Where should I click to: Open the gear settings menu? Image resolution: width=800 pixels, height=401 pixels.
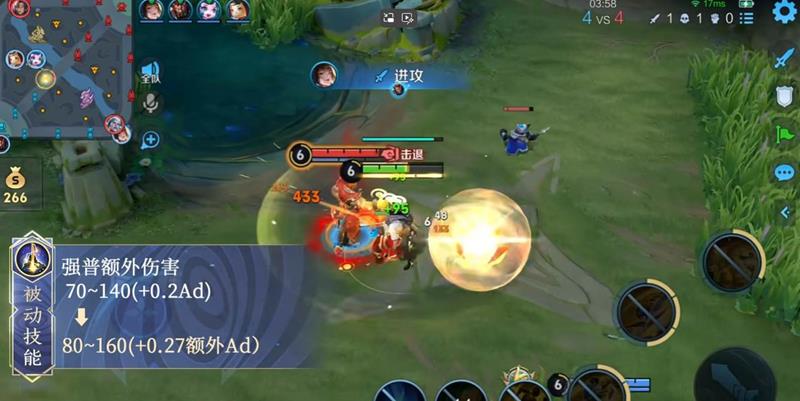point(783,12)
